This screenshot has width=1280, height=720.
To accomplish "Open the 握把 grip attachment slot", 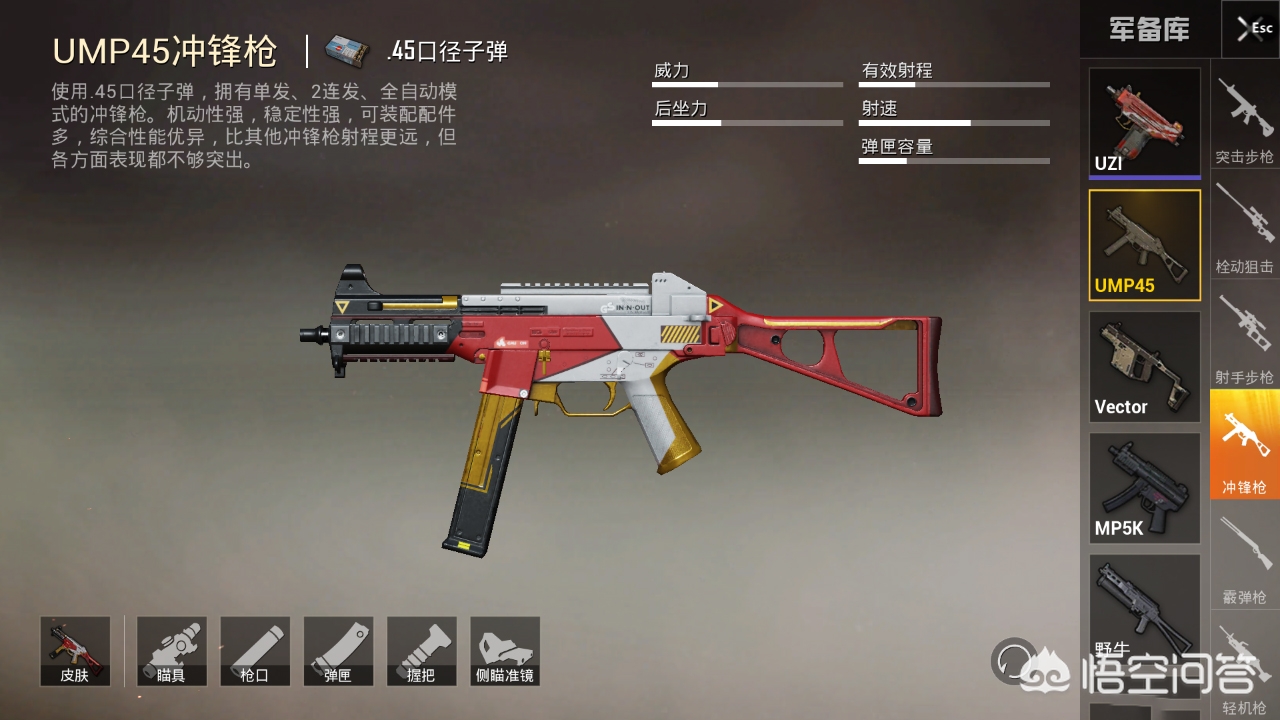I will pyautogui.click(x=422, y=651).
